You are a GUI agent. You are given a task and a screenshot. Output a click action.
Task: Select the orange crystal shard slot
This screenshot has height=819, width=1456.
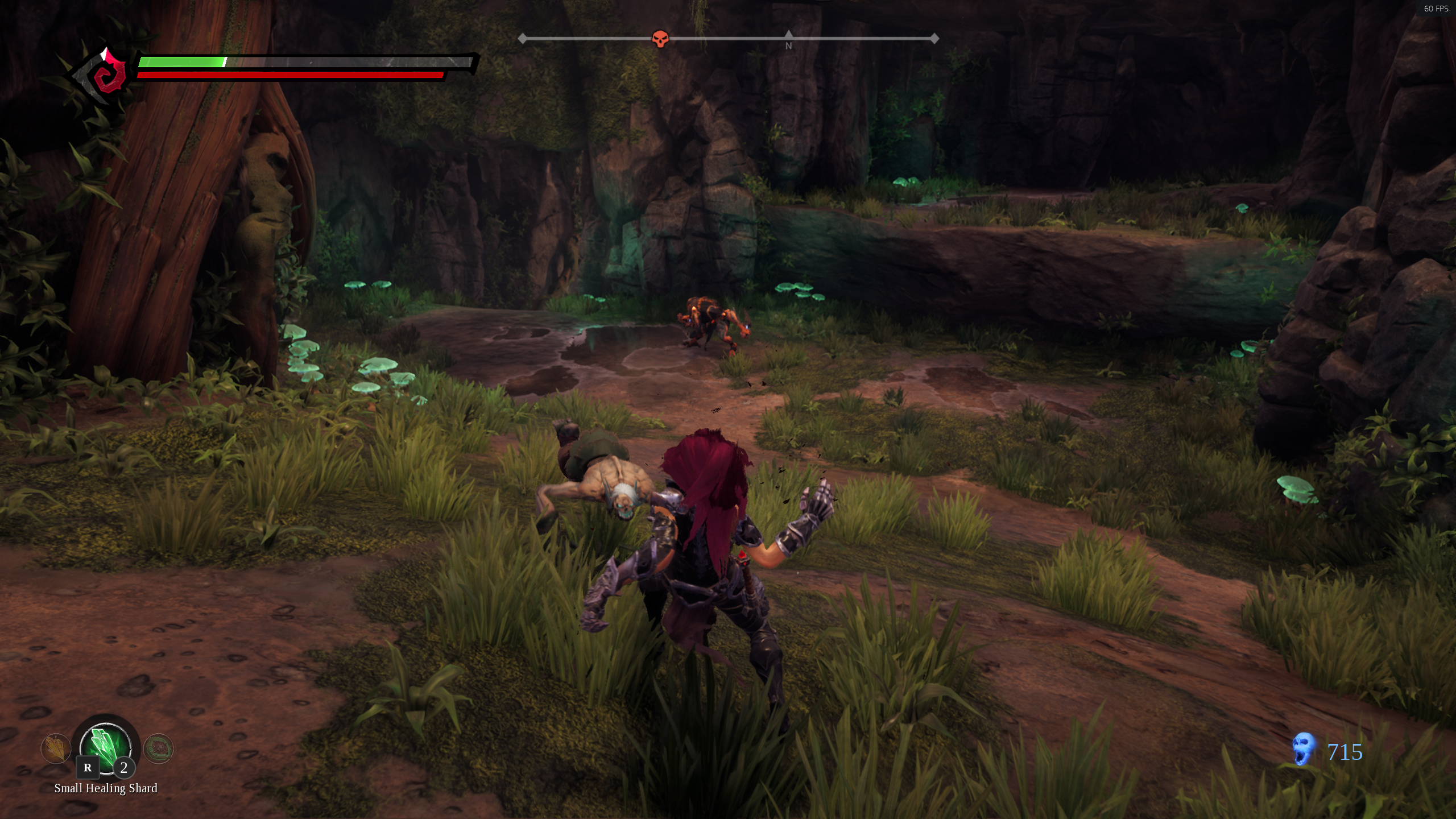tap(55, 748)
